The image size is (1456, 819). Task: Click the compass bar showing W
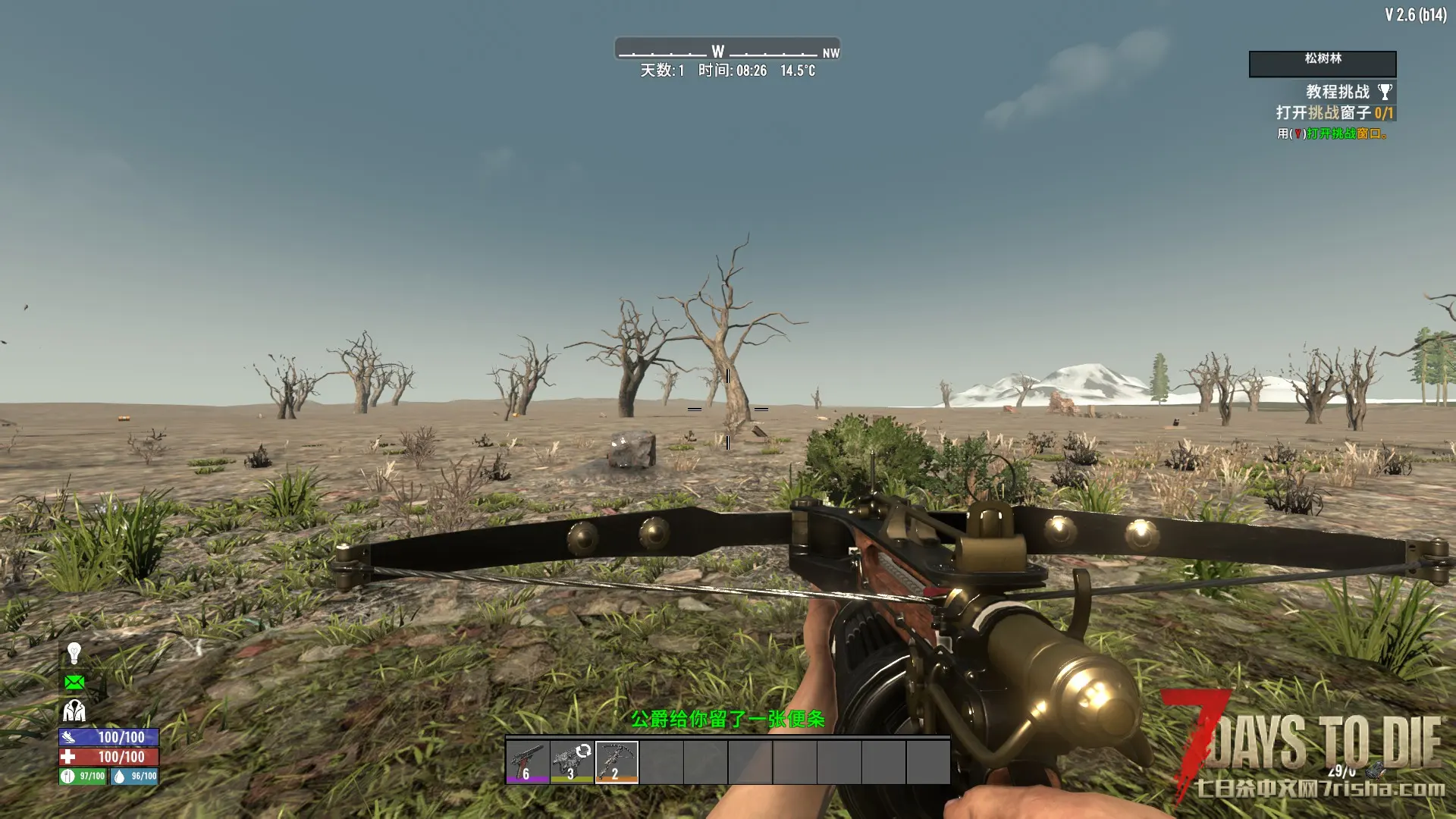pyautogui.click(x=727, y=50)
